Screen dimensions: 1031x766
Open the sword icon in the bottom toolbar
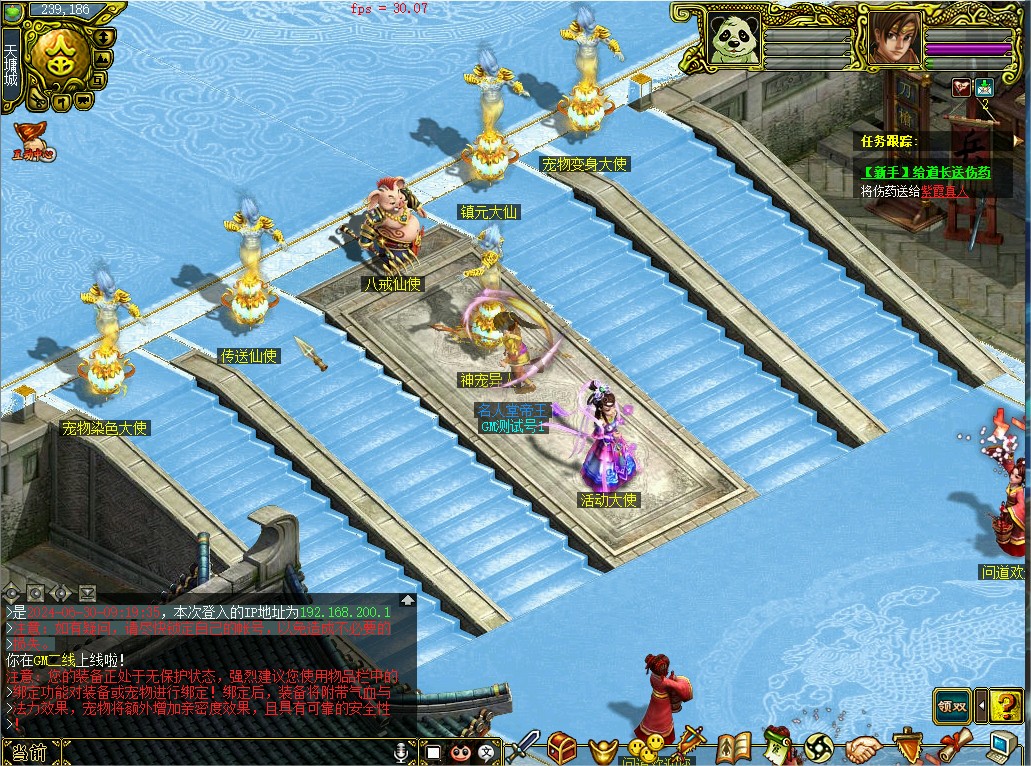point(525,747)
